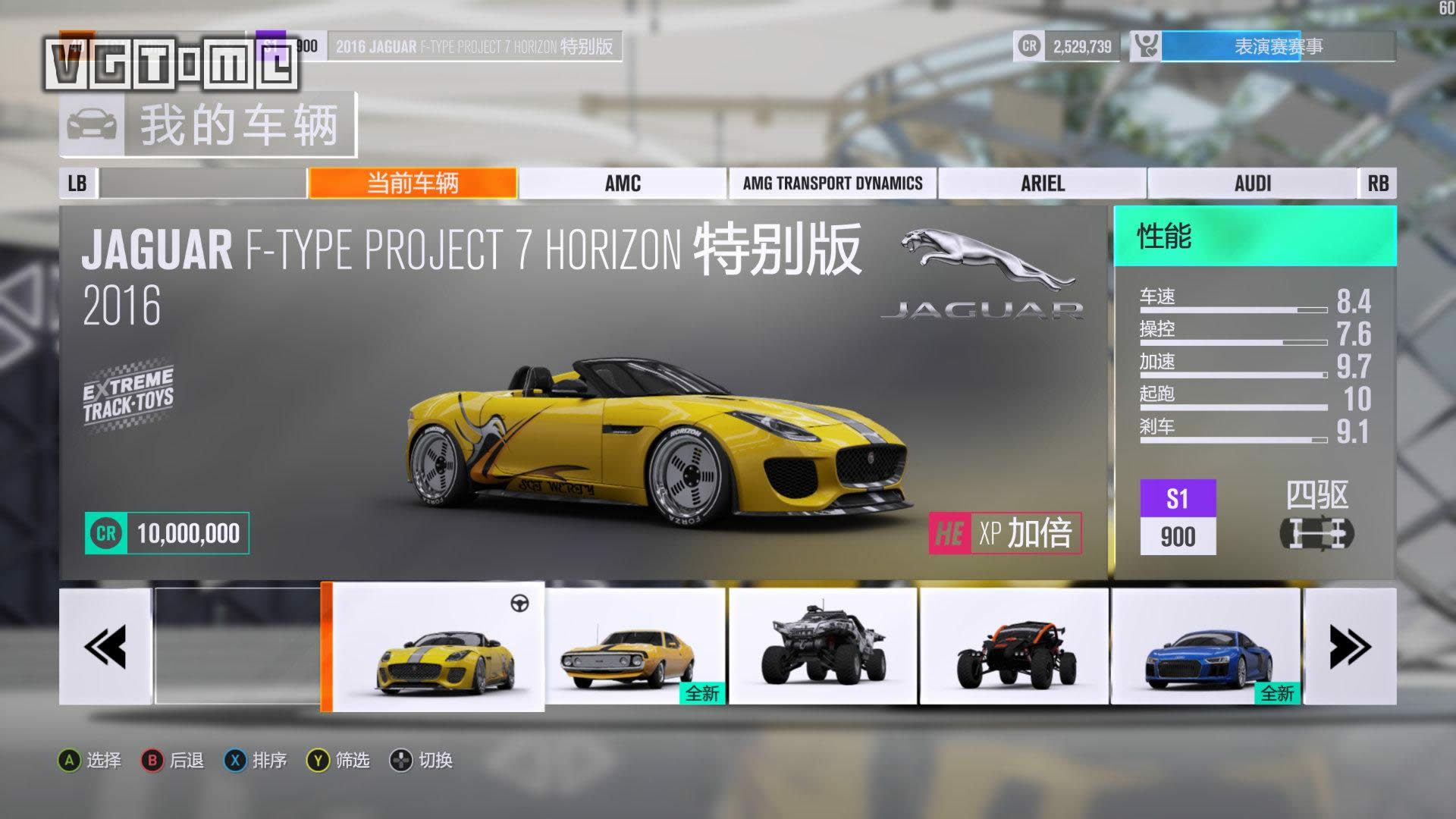Select the orange Ariel Nomad thumbnail
This screenshot has width=1456, height=819.
[x=1015, y=647]
